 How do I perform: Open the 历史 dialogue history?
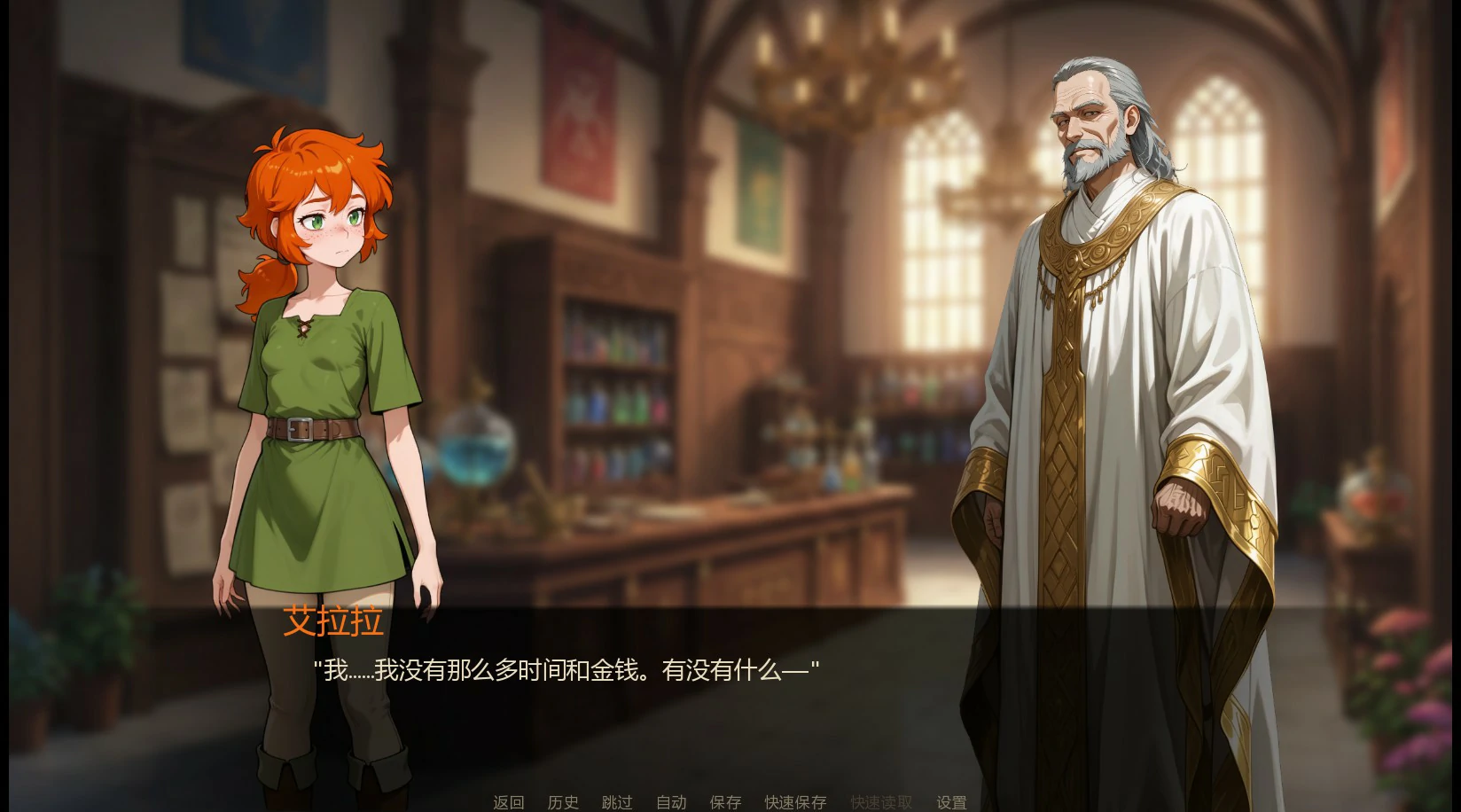tap(564, 801)
